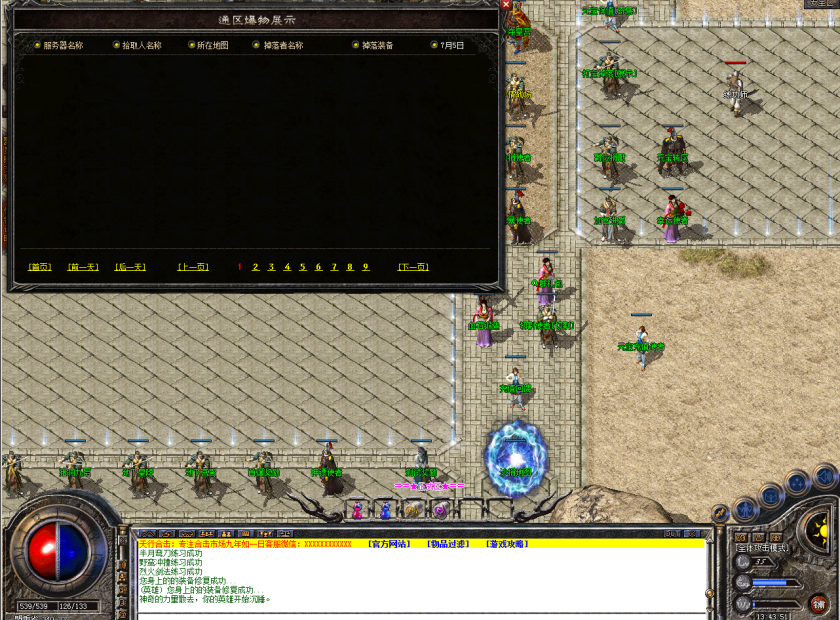Go to the 首页 first page link
Viewport: 840px width, 620px height.
(x=40, y=267)
